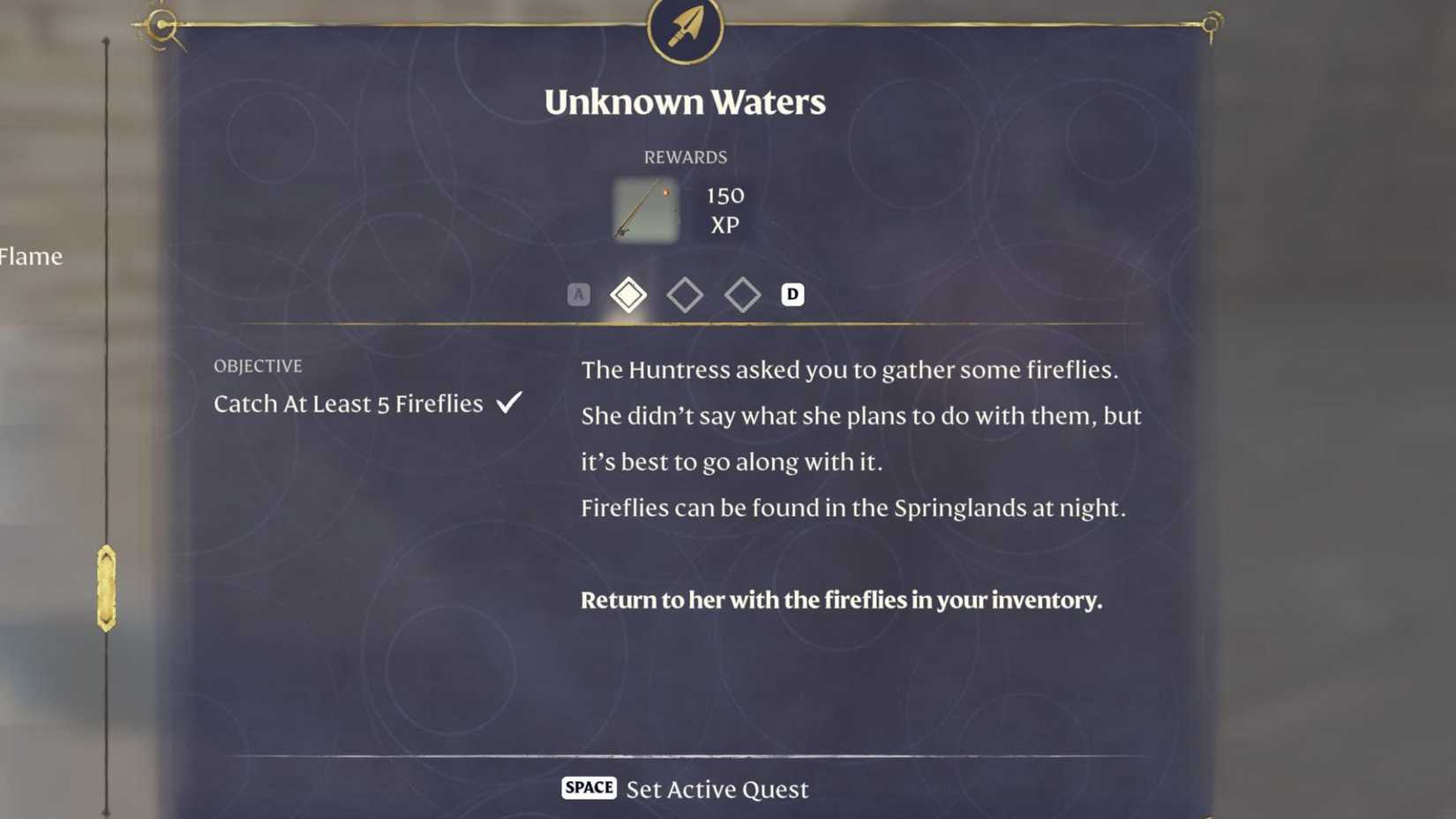1456x819 pixels.
Task: Click the Return to her instruction text
Action: tap(840, 600)
